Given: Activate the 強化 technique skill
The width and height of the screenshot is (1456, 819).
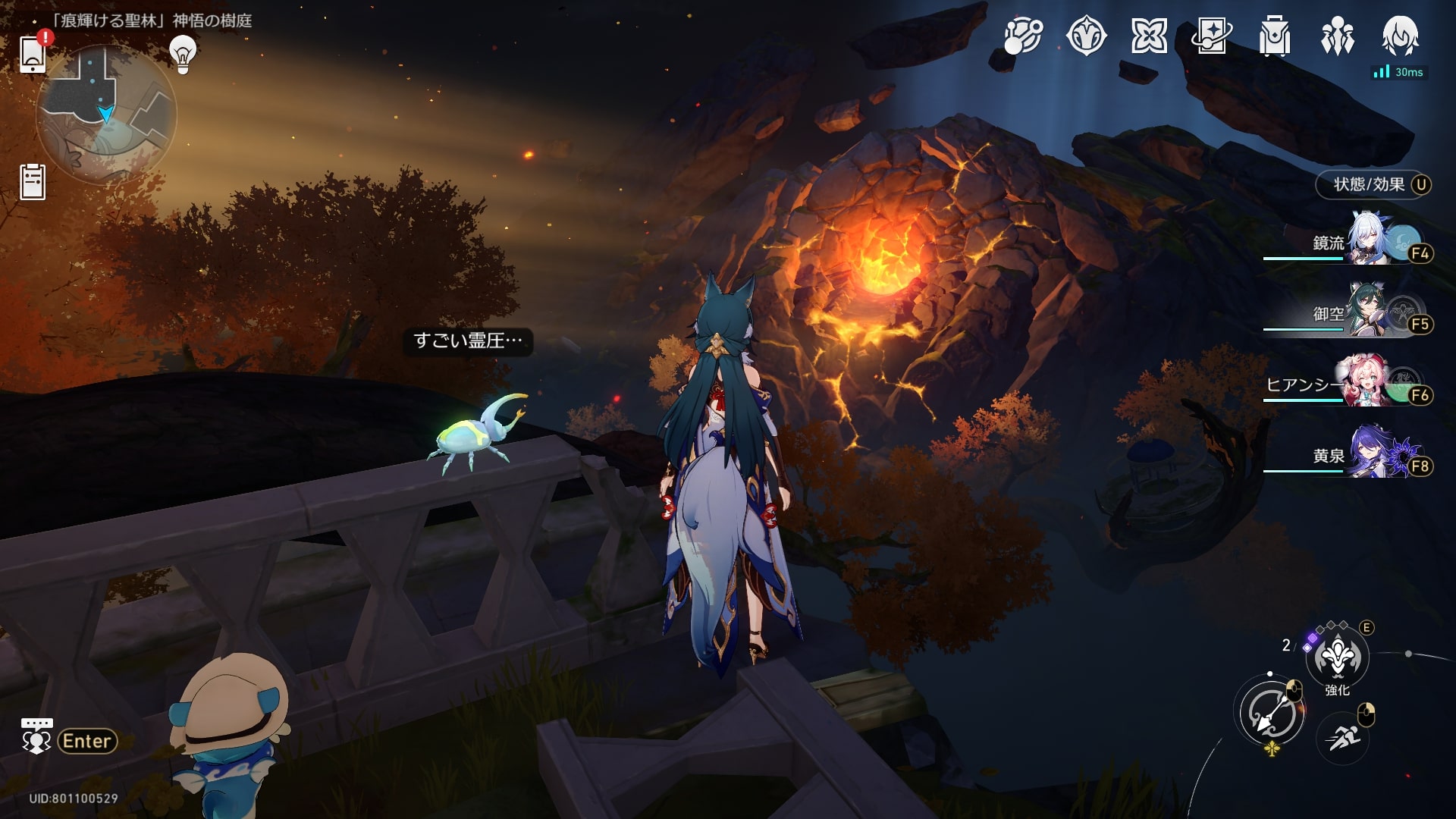Looking at the screenshot, I should (1337, 657).
